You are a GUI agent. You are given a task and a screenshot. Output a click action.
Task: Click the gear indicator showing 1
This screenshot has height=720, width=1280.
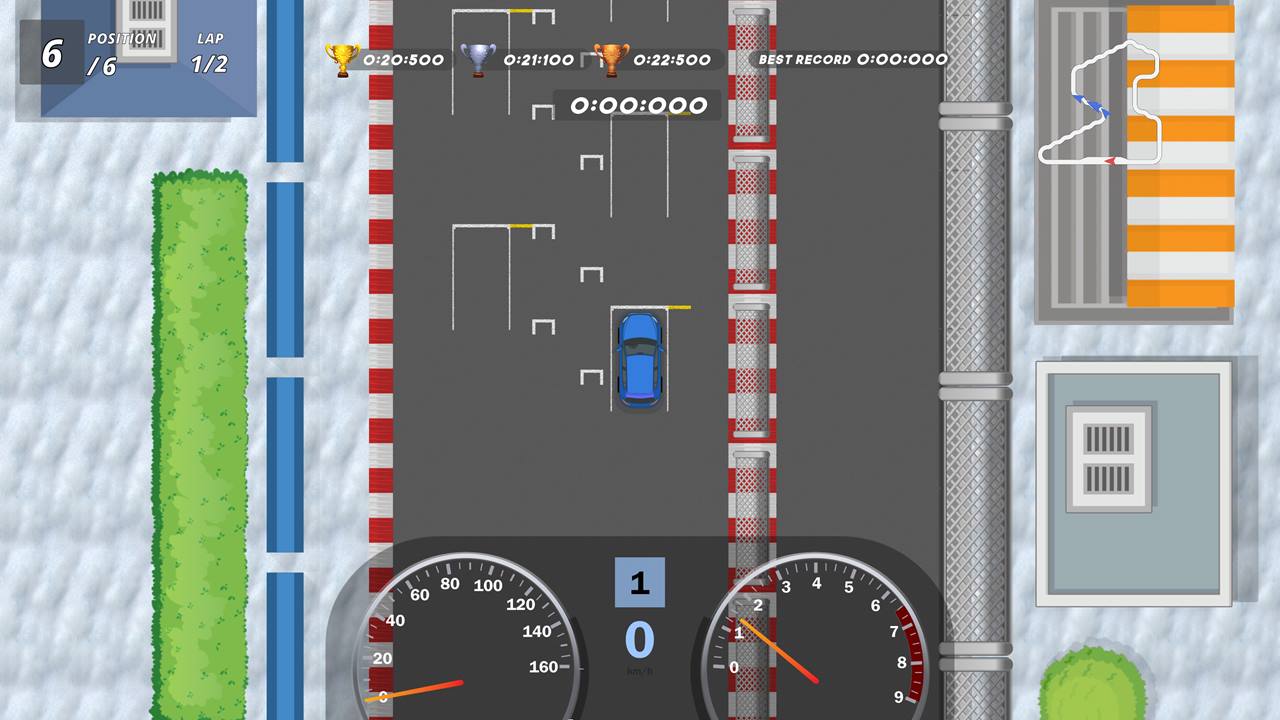[x=639, y=583]
